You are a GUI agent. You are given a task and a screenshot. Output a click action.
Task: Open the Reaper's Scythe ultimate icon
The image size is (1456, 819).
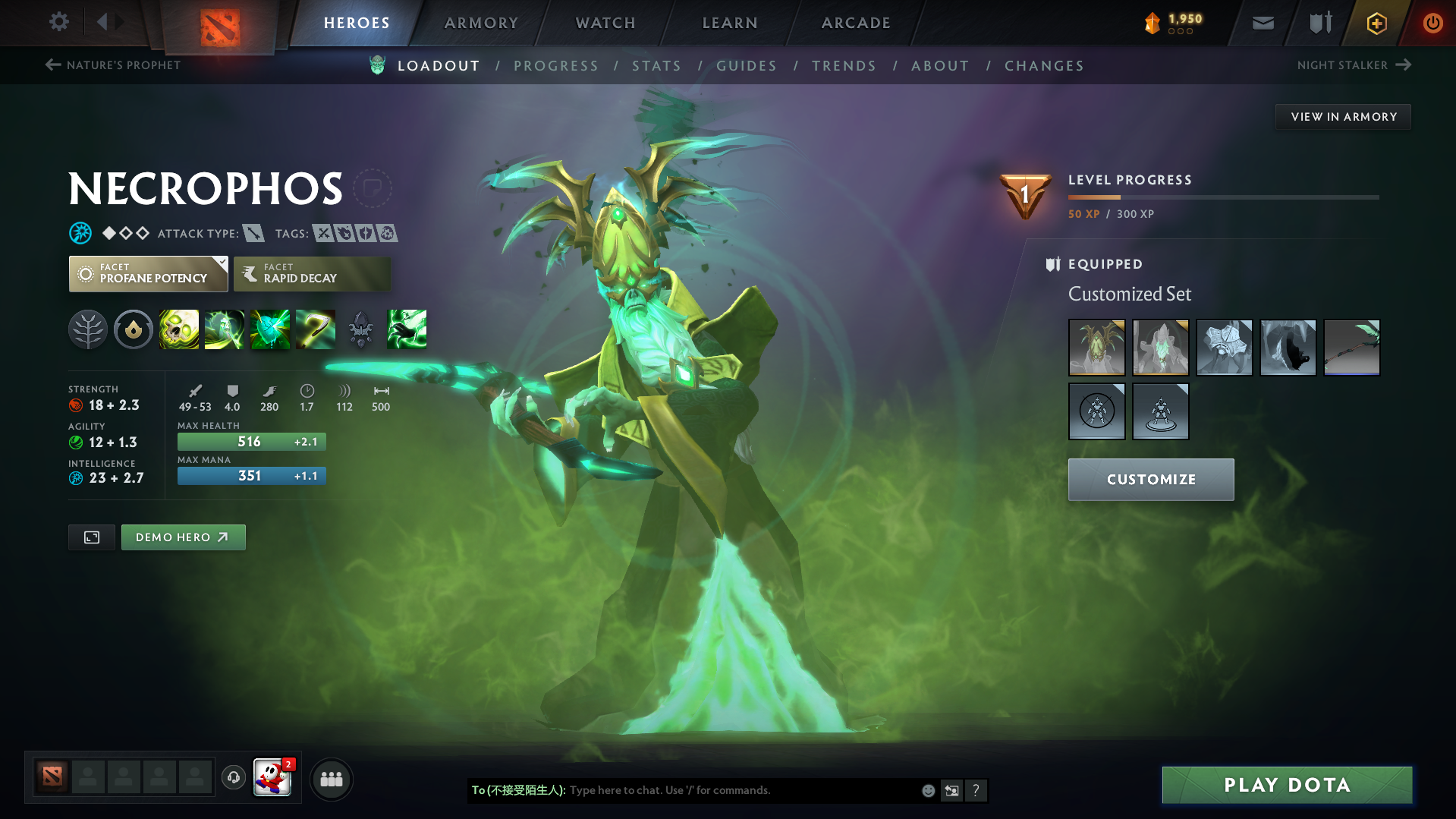(316, 329)
